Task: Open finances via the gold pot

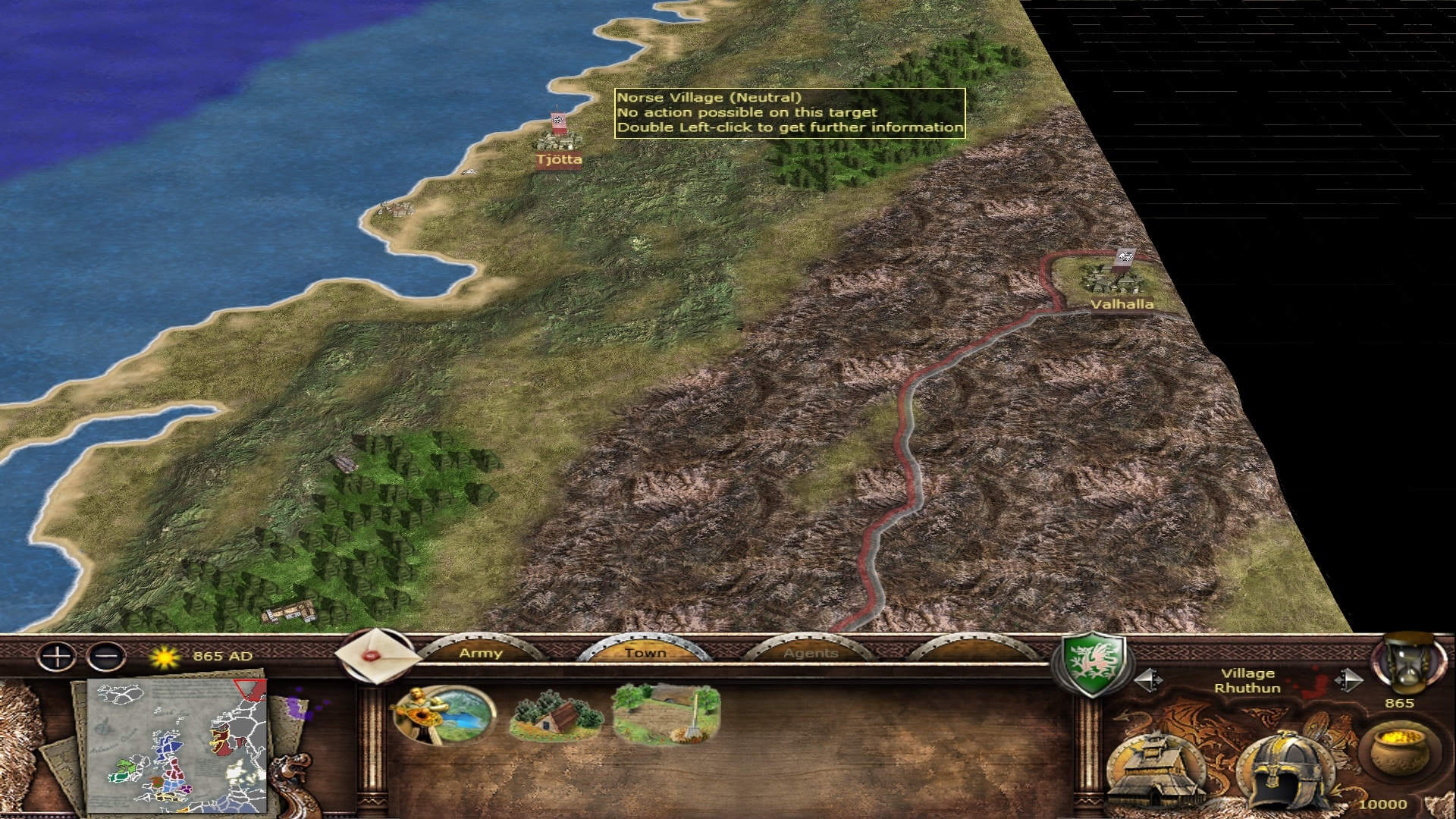Action: coord(1398,752)
